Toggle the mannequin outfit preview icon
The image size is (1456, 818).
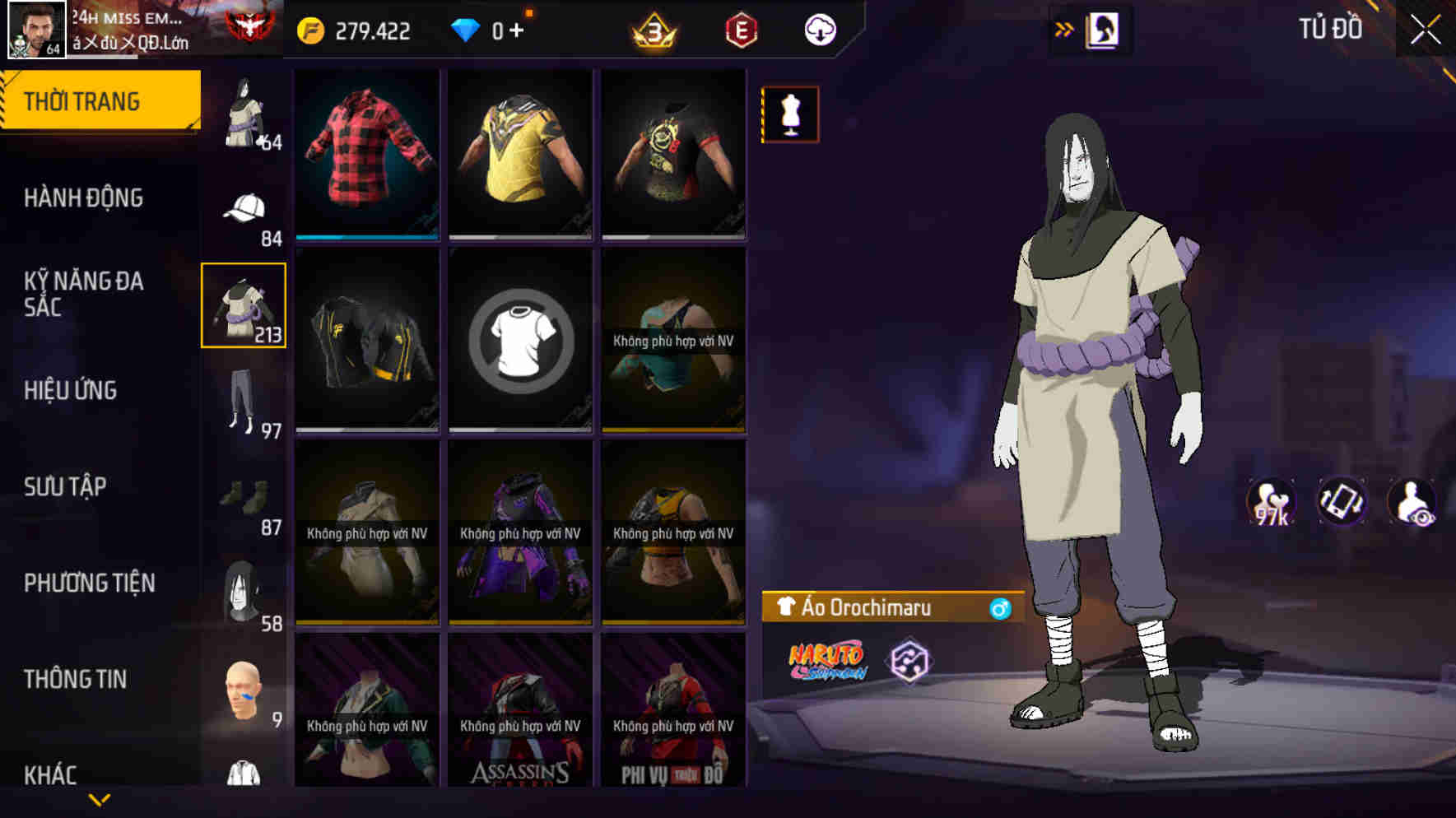coord(788,115)
